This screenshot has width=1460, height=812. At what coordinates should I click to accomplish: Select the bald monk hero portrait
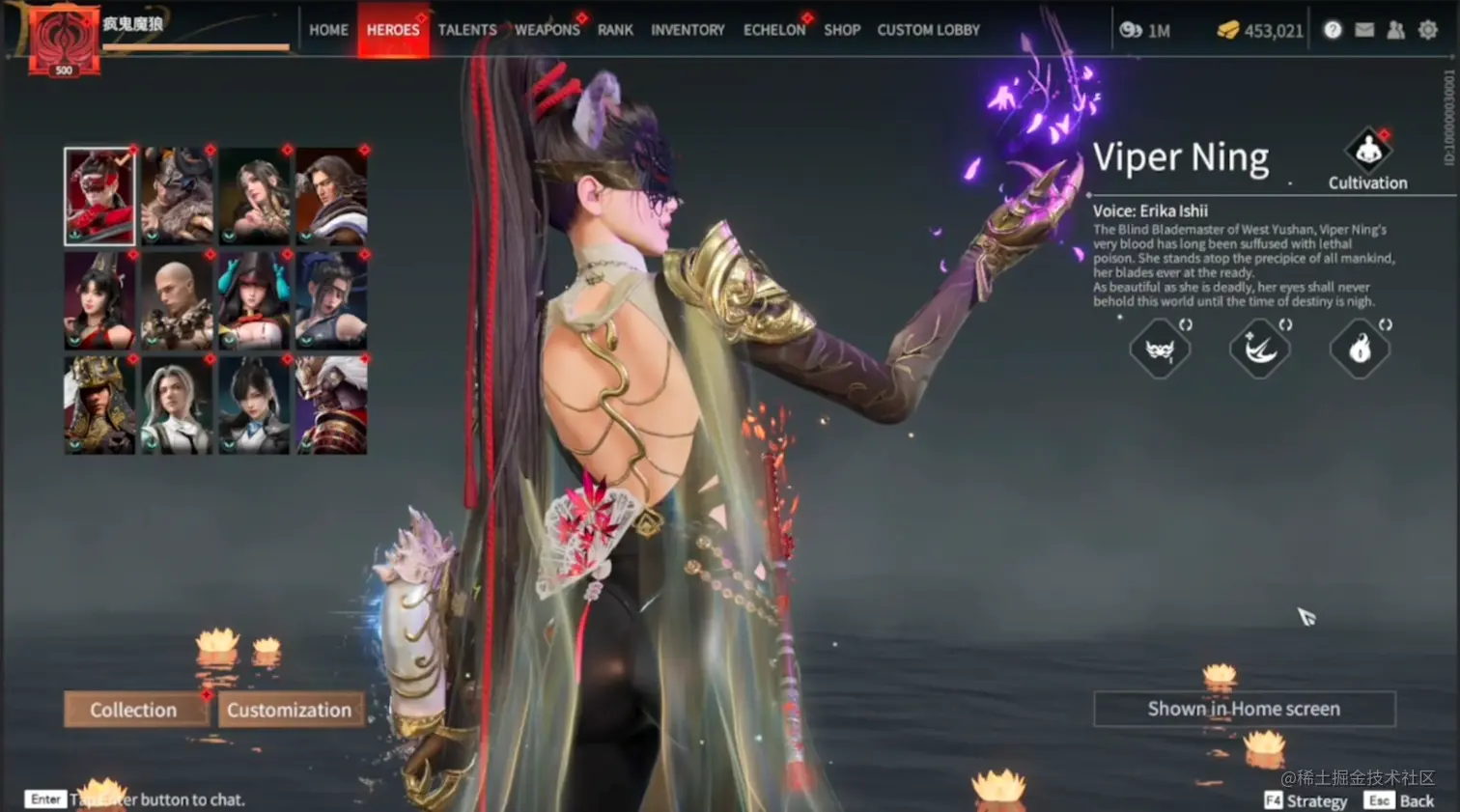[x=177, y=301]
